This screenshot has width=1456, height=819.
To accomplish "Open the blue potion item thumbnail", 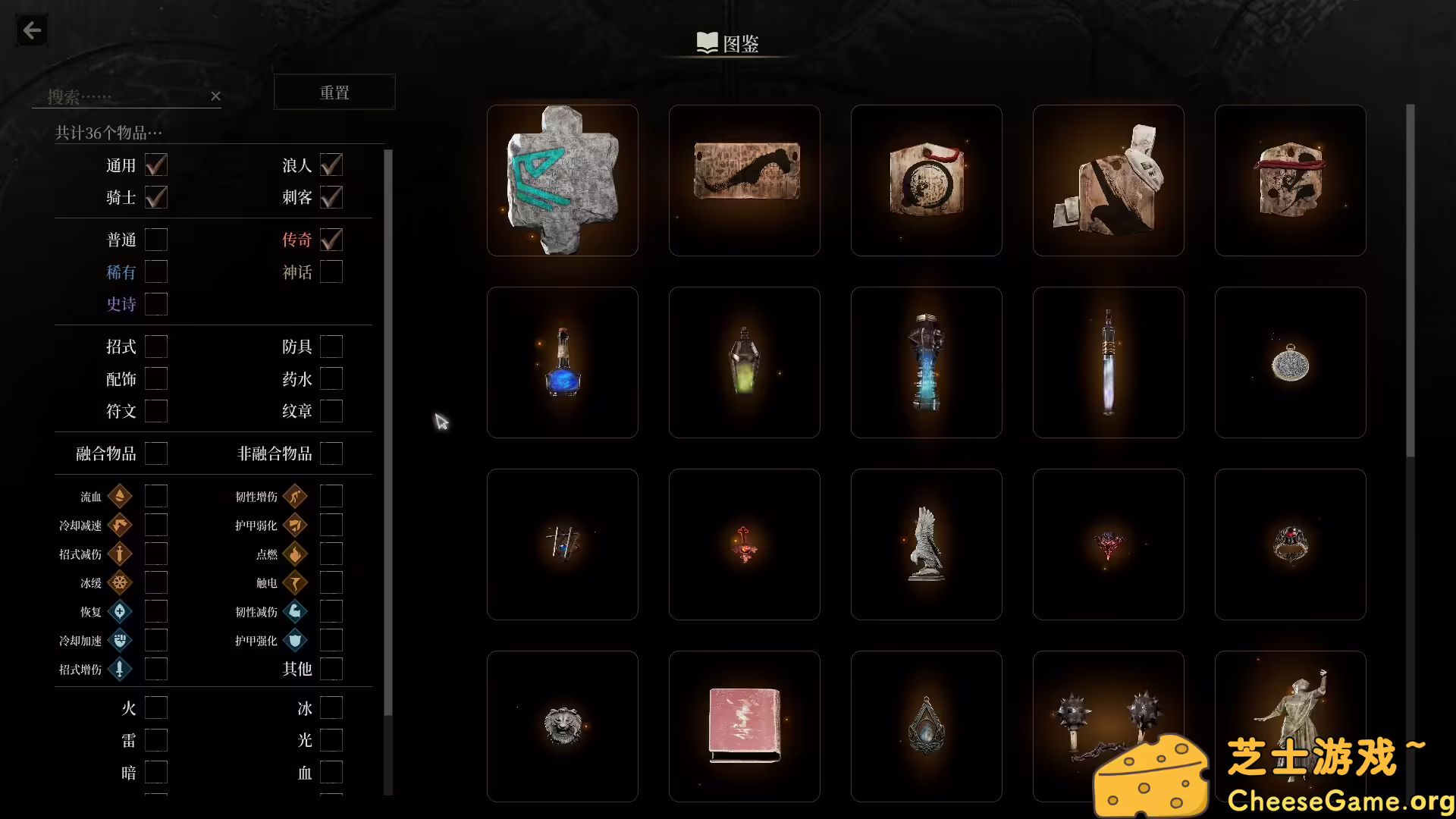I will (x=562, y=362).
